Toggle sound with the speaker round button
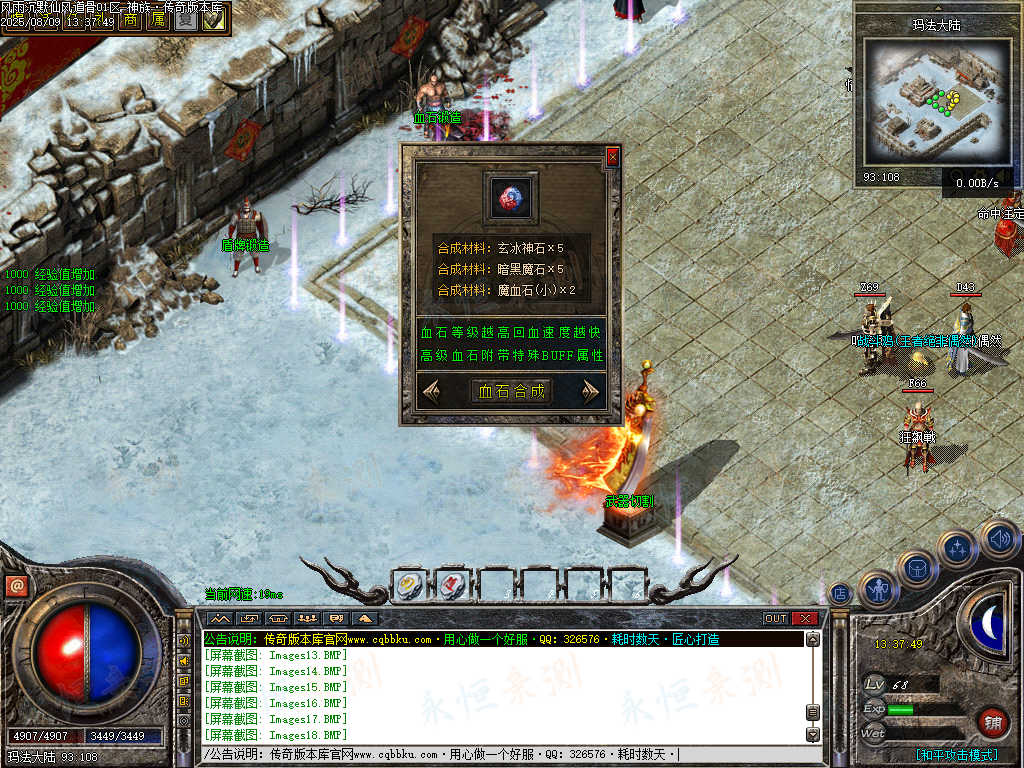This screenshot has height=768, width=1024. 998,538
